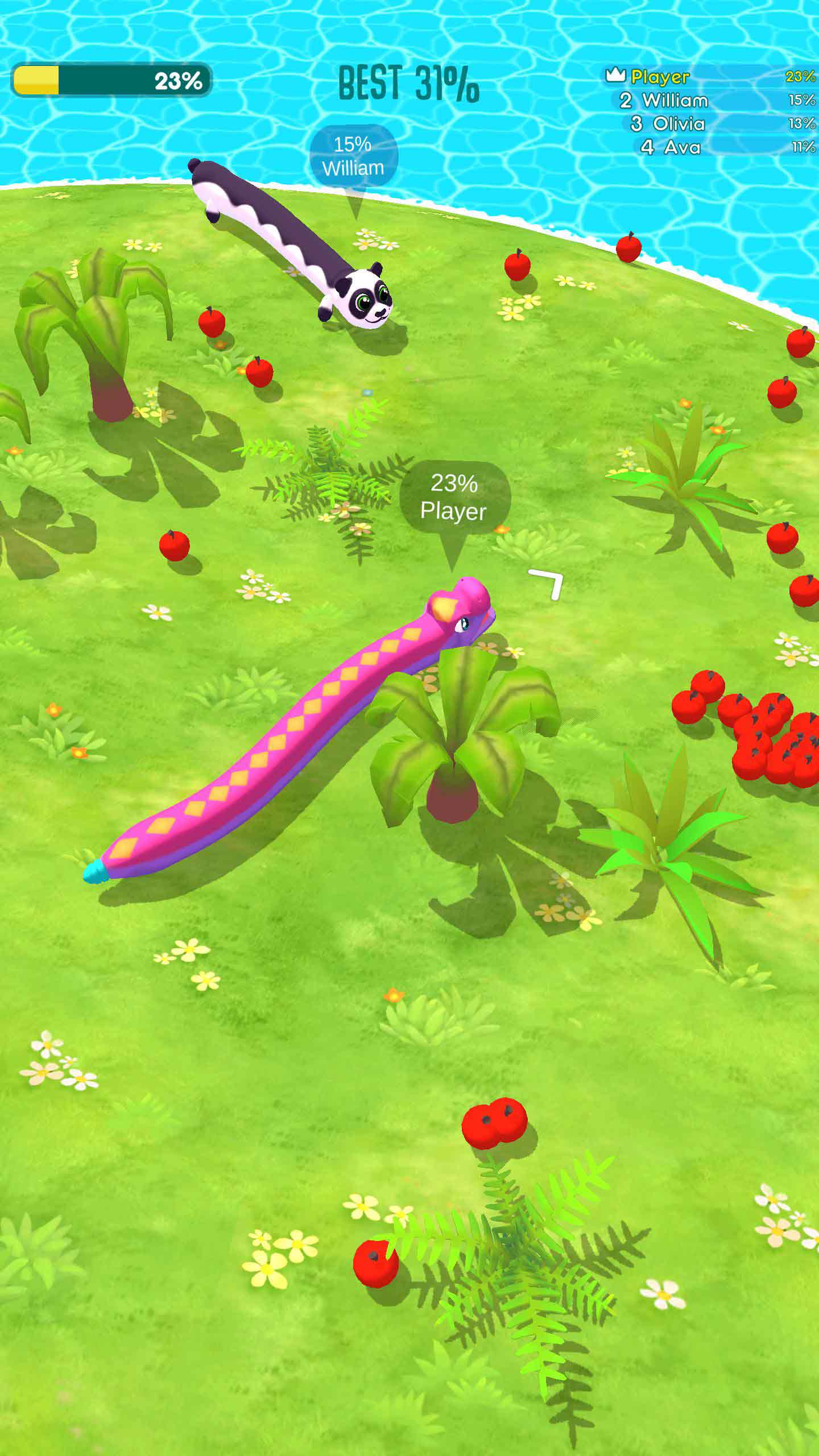Tap the '15% William' name bubble
The height and width of the screenshot is (1456, 819).
[354, 154]
